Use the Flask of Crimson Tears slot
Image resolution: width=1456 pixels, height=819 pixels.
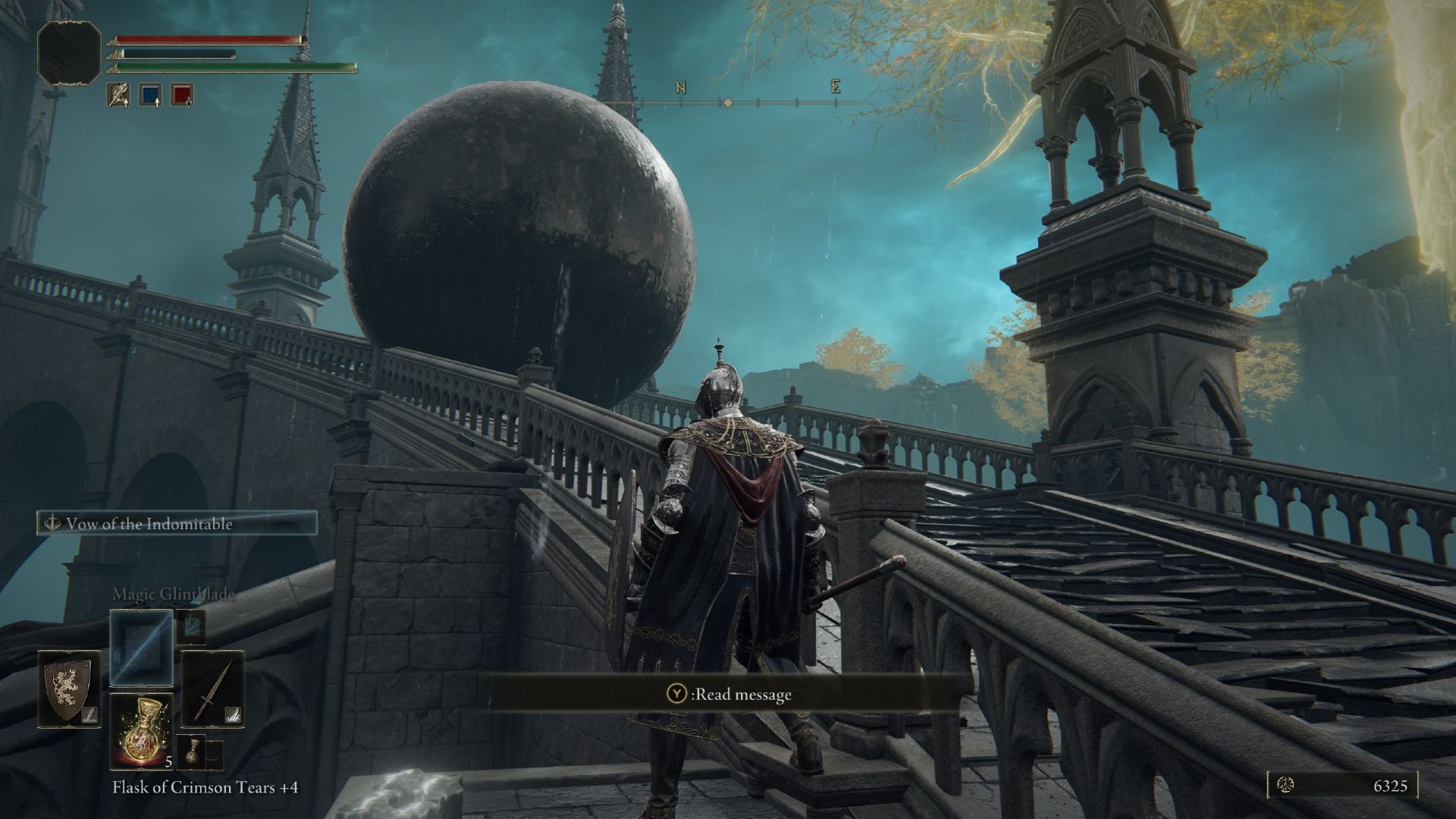point(142,731)
